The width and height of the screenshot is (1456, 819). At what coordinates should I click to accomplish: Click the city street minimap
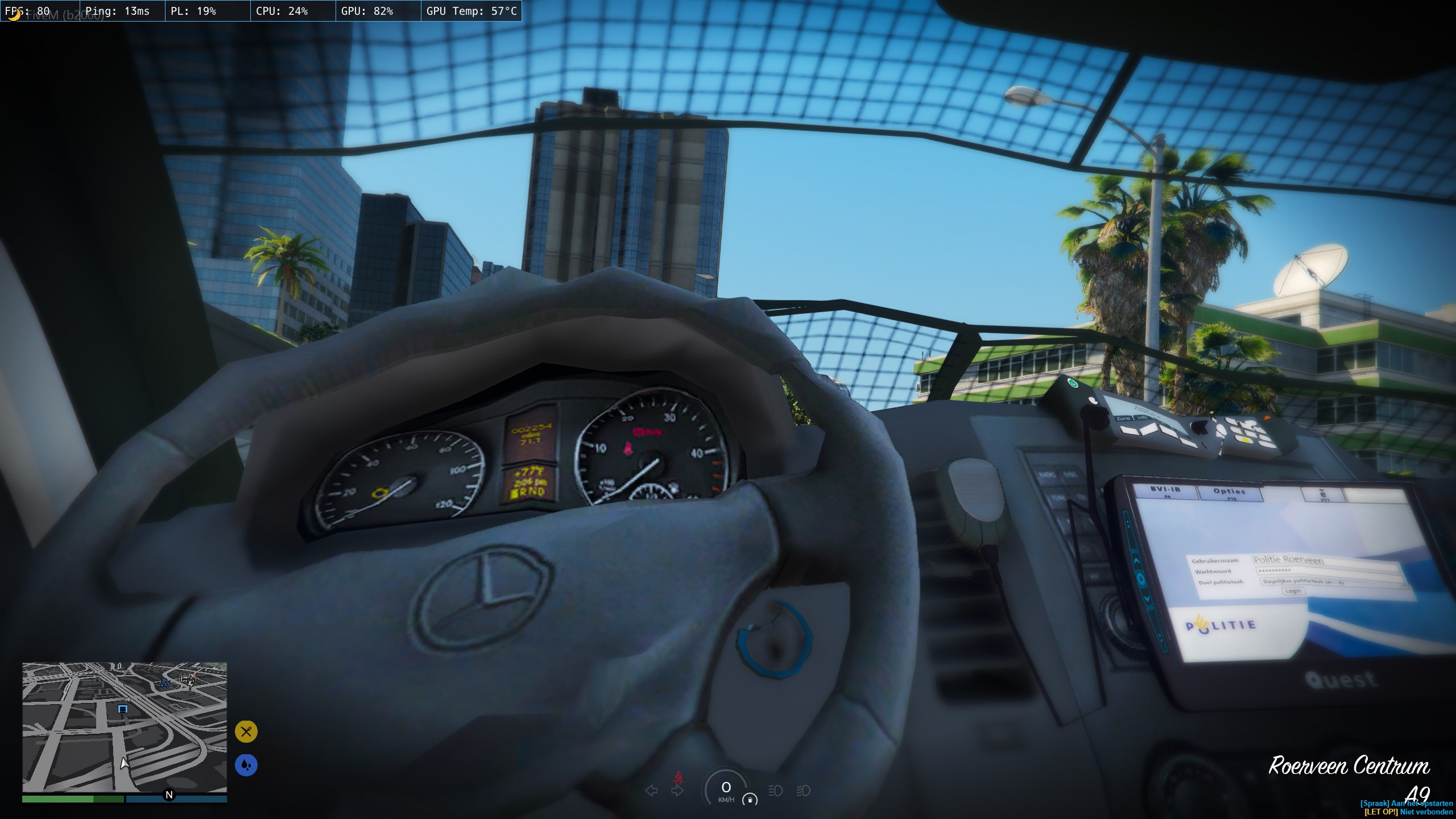[125, 727]
